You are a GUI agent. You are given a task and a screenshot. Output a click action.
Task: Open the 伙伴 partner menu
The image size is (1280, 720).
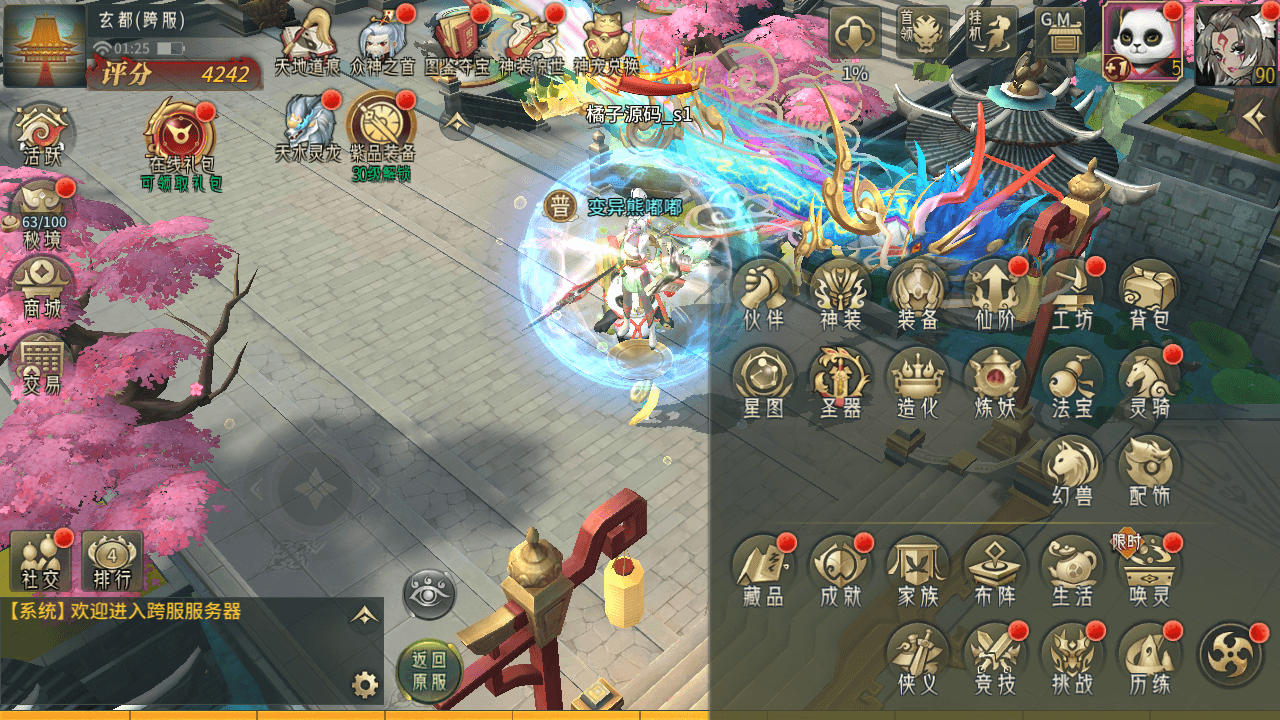pyautogui.click(x=763, y=292)
